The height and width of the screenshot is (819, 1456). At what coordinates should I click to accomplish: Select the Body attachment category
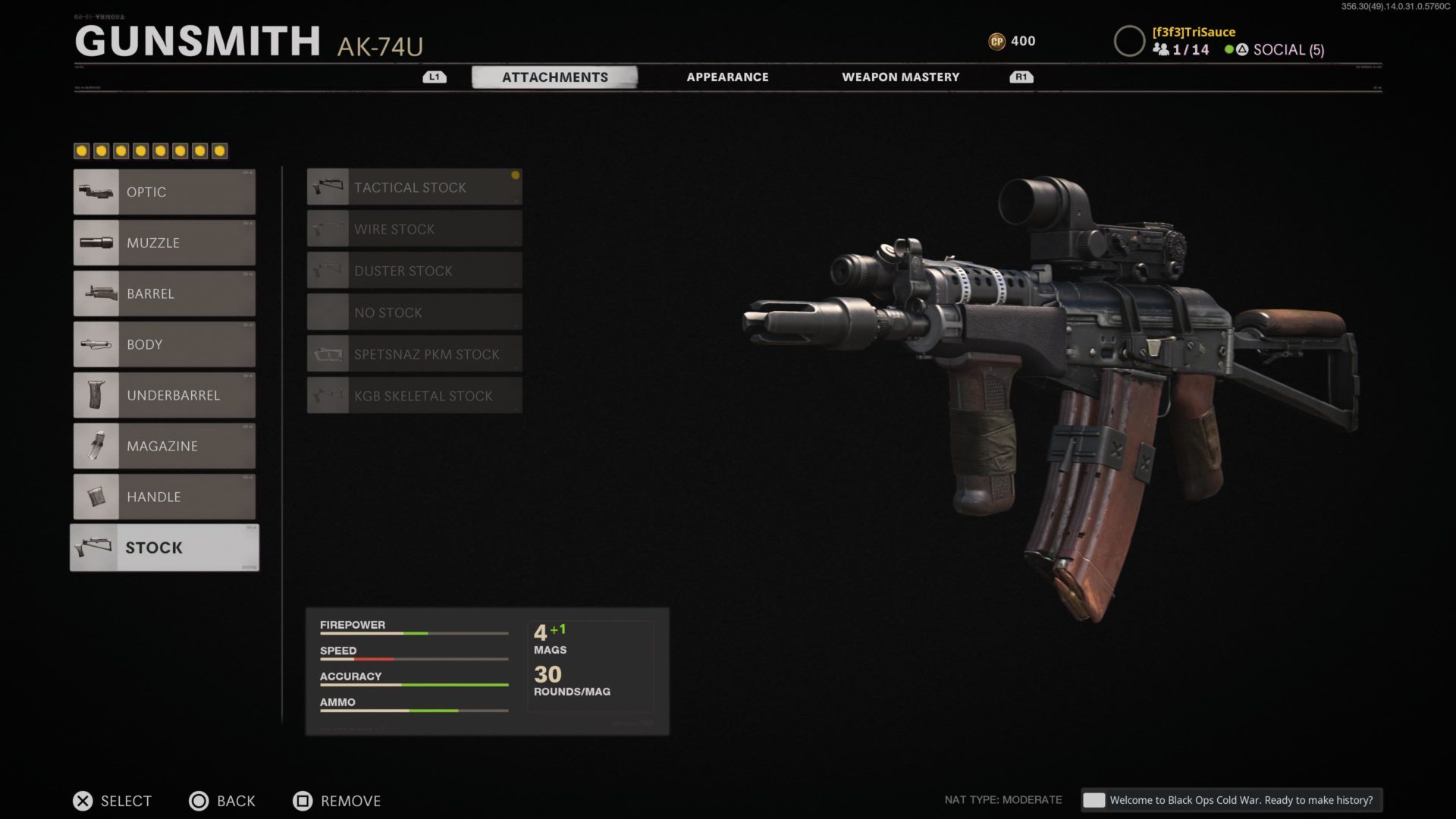point(165,344)
